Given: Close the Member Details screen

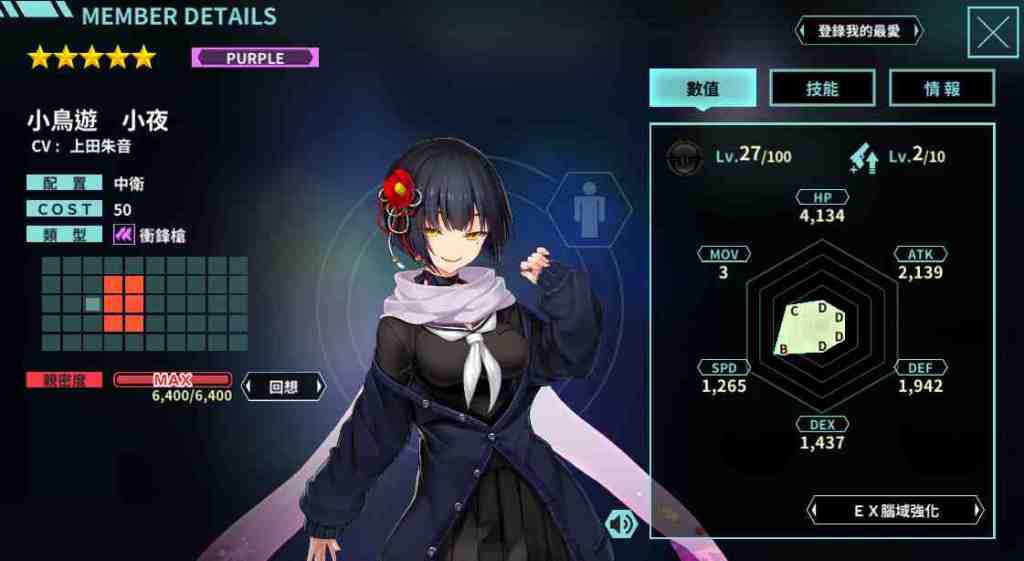Looking at the screenshot, I should 992,33.
